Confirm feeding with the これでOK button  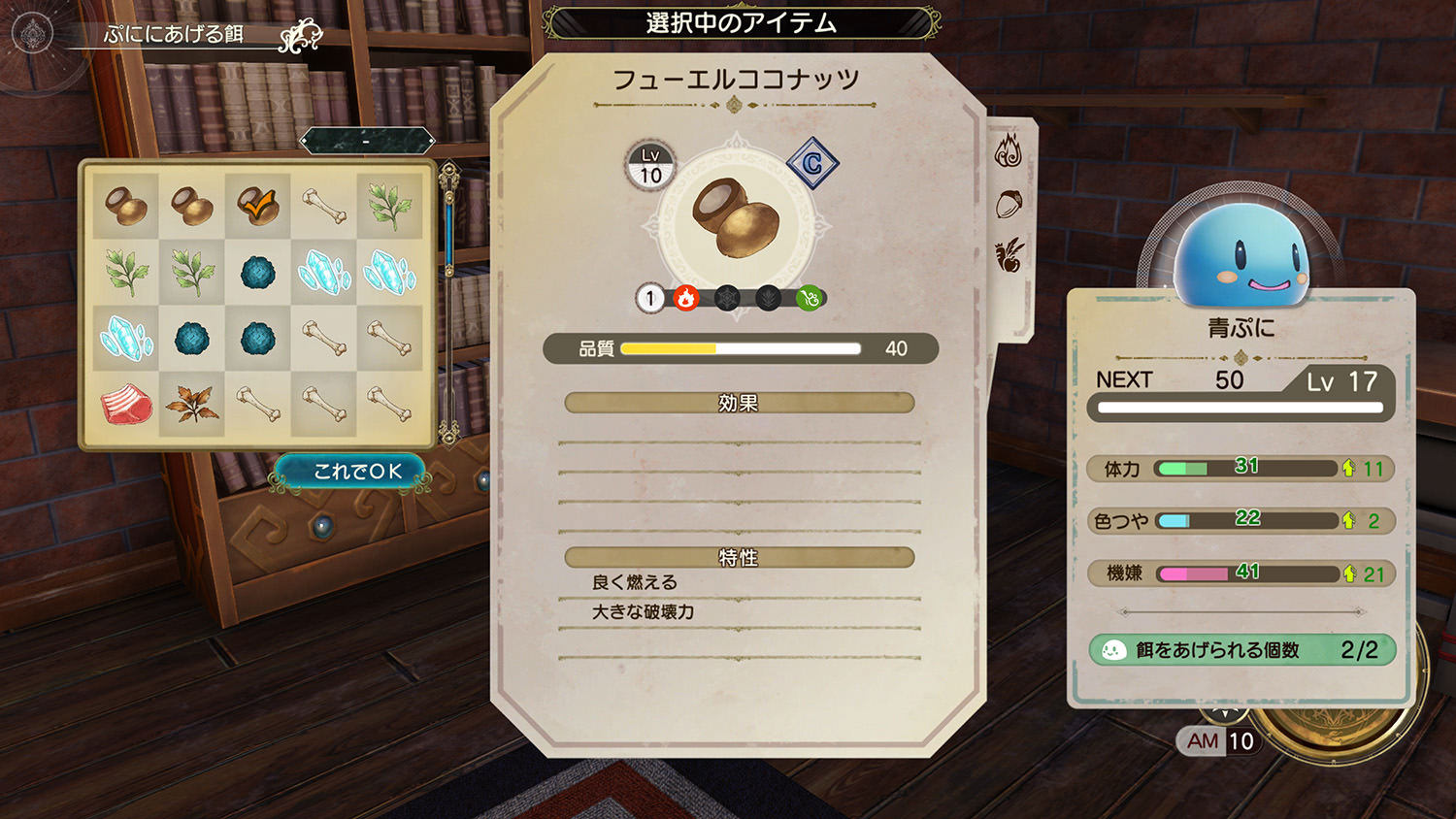point(356,472)
